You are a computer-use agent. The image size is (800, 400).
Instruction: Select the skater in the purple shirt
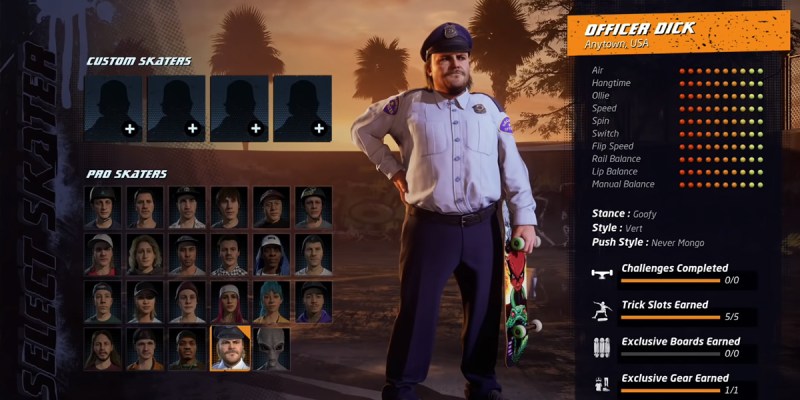[313, 302]
